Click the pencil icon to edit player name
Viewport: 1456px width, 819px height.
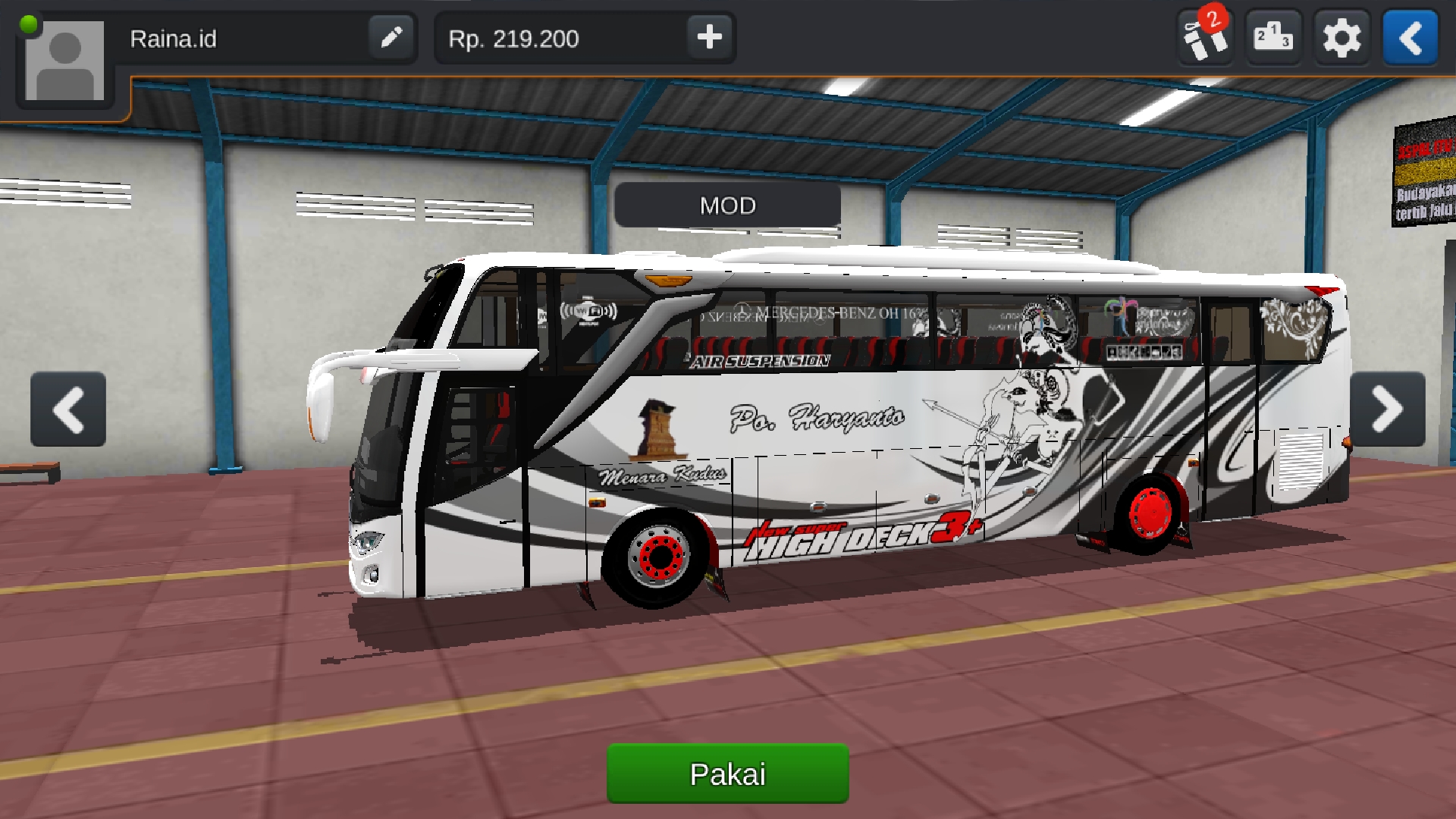[x=391, y=38]
